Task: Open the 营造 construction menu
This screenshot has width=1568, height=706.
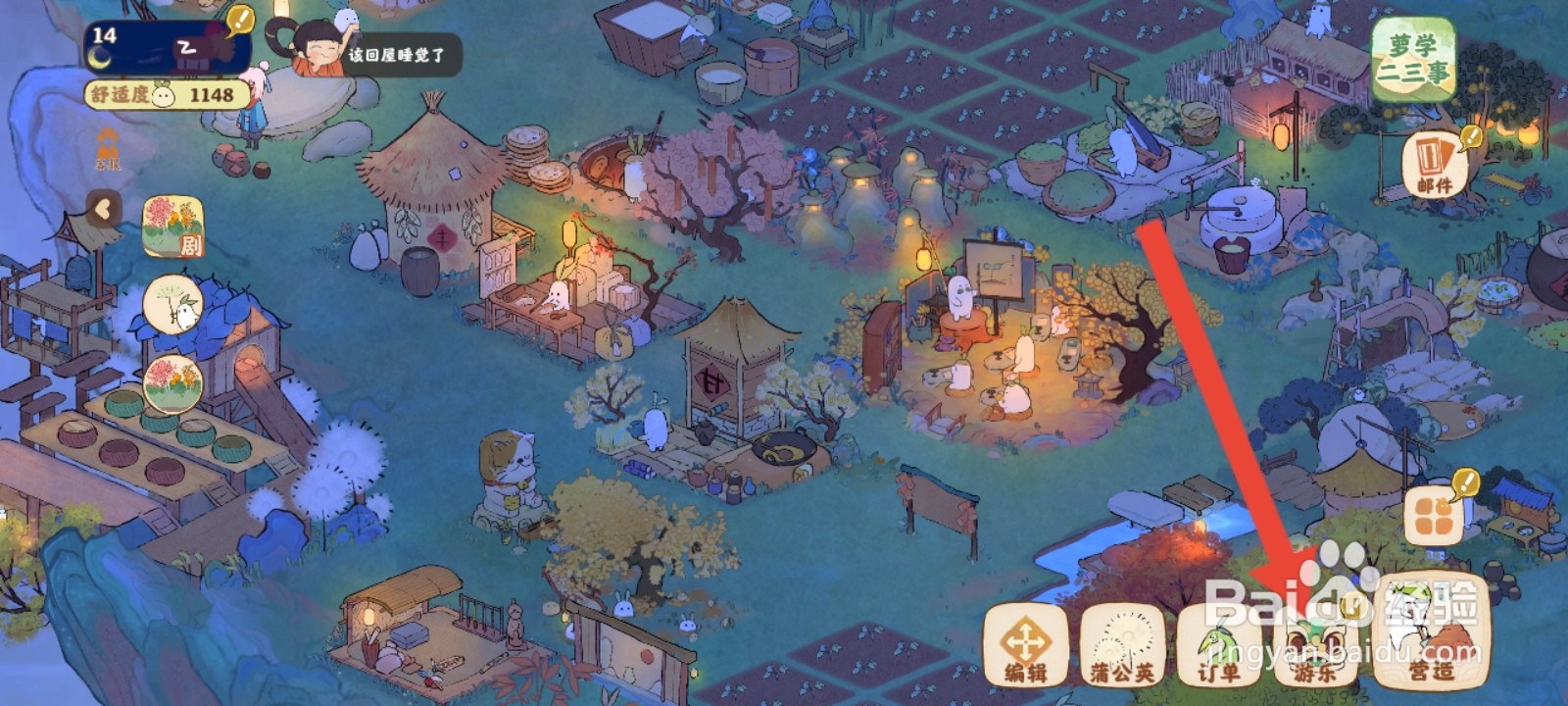Action: point(1431,632)
